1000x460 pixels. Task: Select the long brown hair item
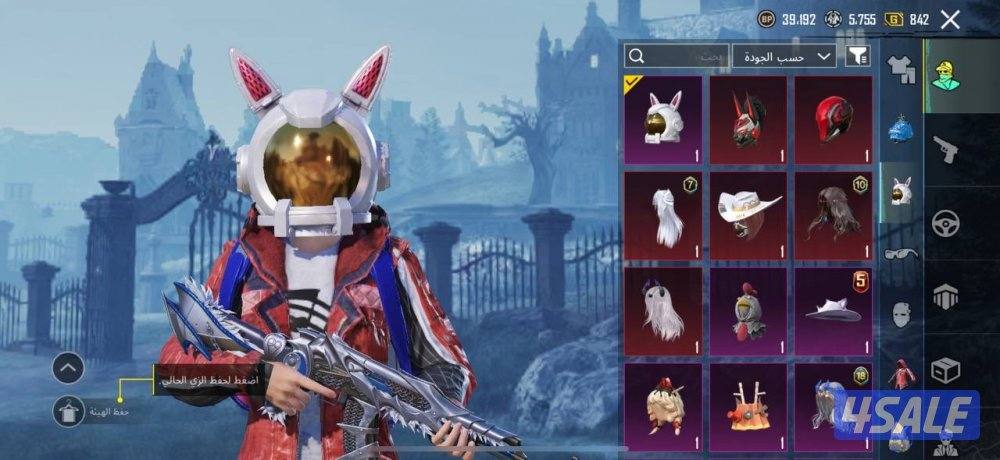click(833, 213)
